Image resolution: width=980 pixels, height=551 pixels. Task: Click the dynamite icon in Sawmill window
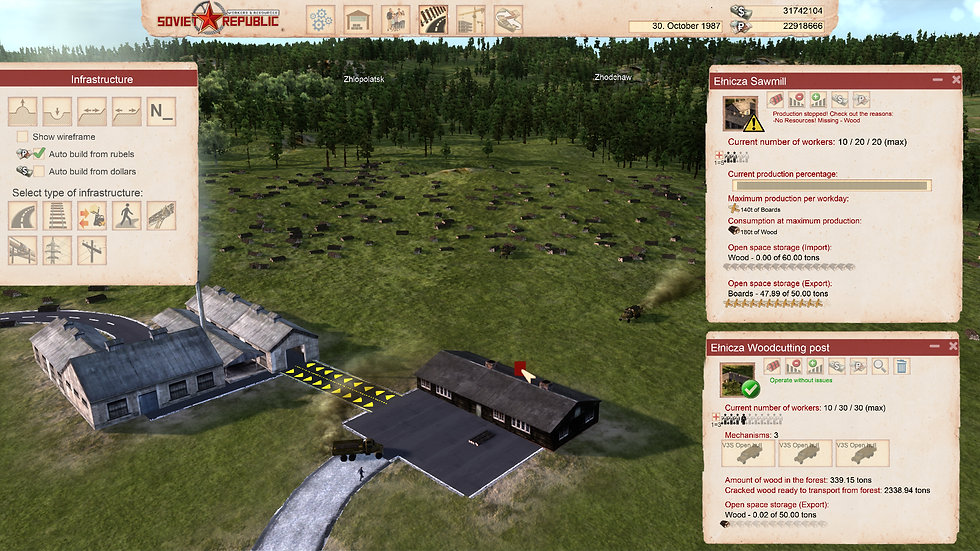click(x=775, y=100)
